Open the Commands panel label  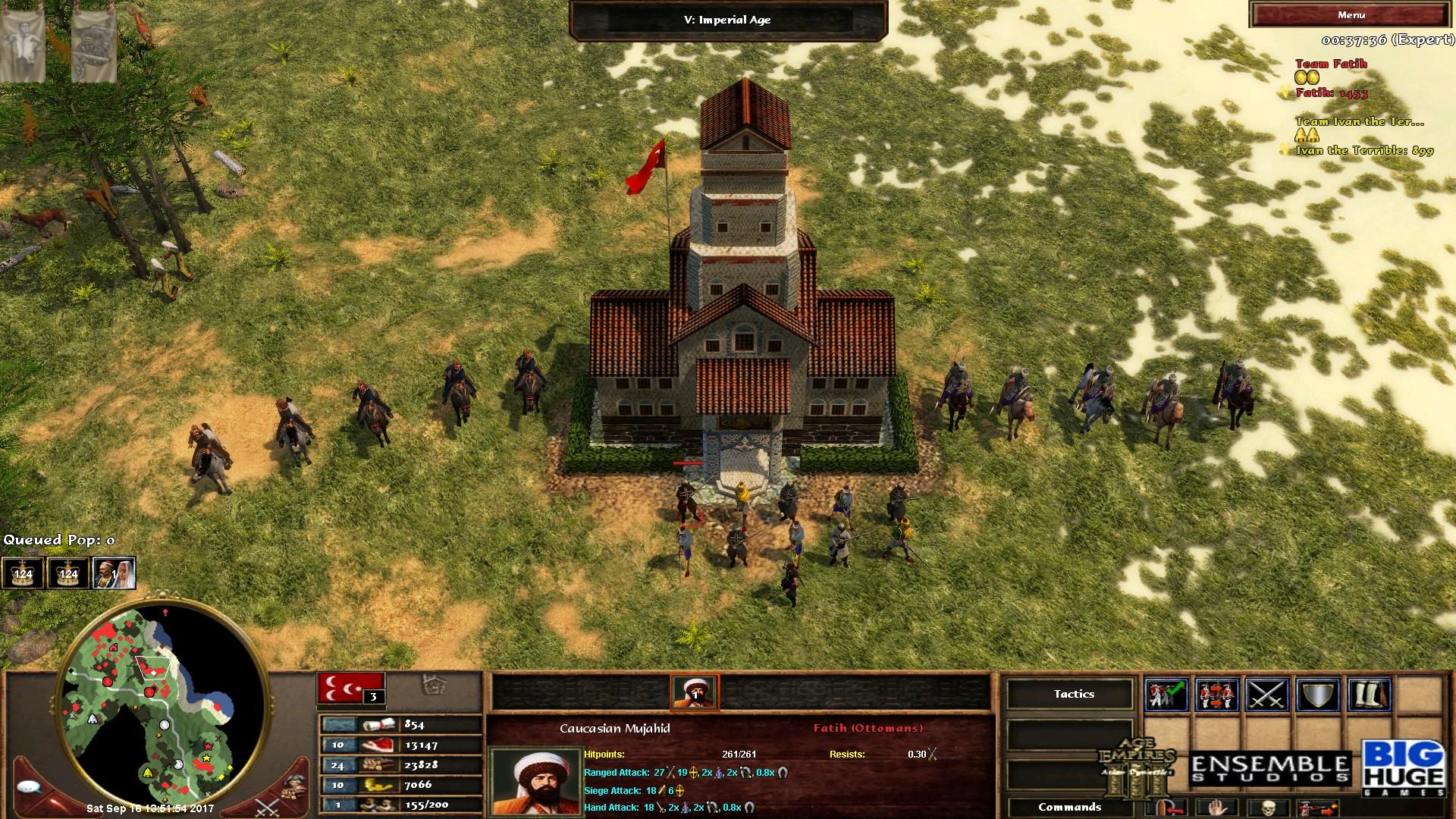[x=1071, y=808]
